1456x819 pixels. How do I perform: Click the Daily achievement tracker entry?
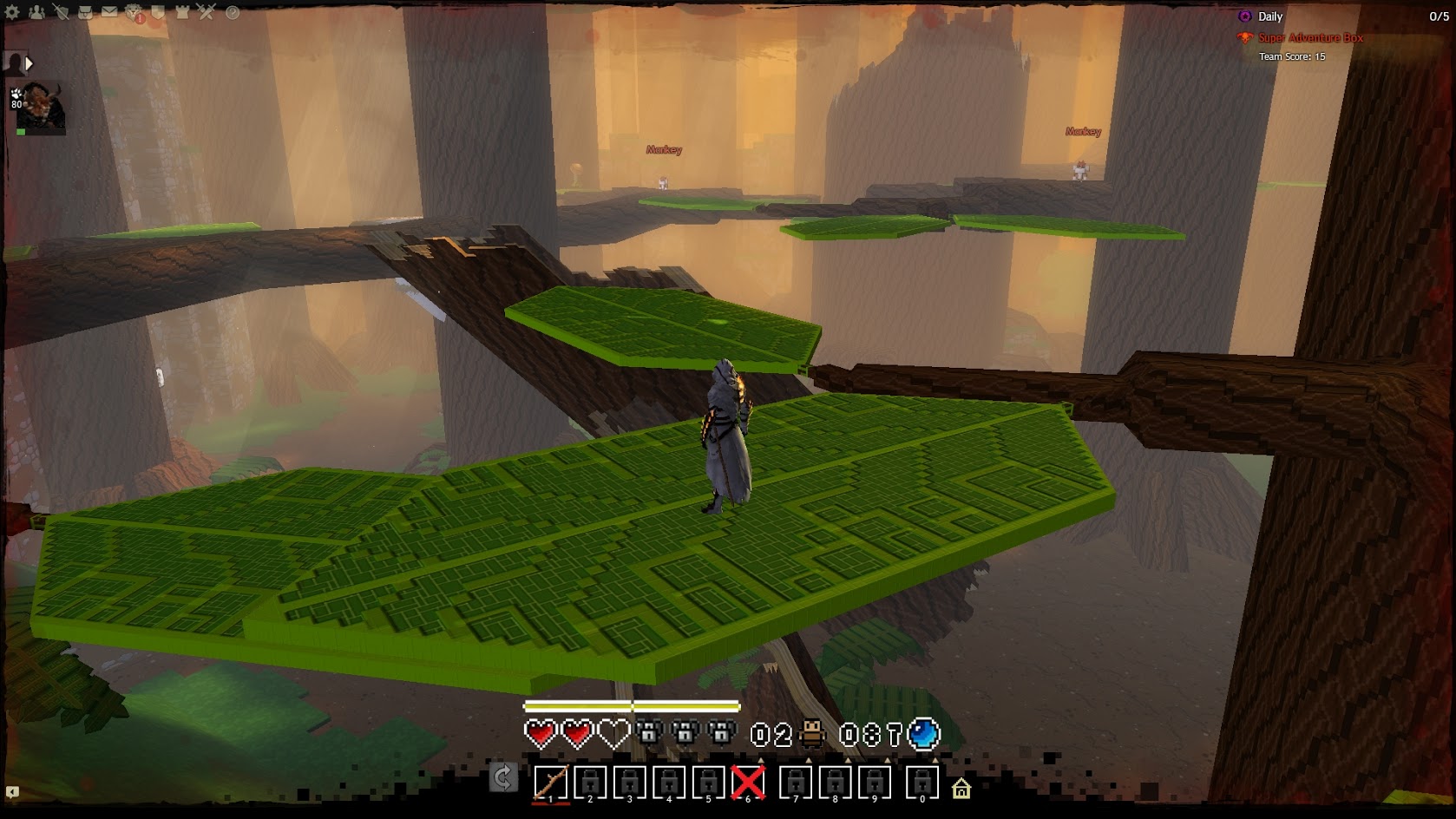coord(1269,16)
